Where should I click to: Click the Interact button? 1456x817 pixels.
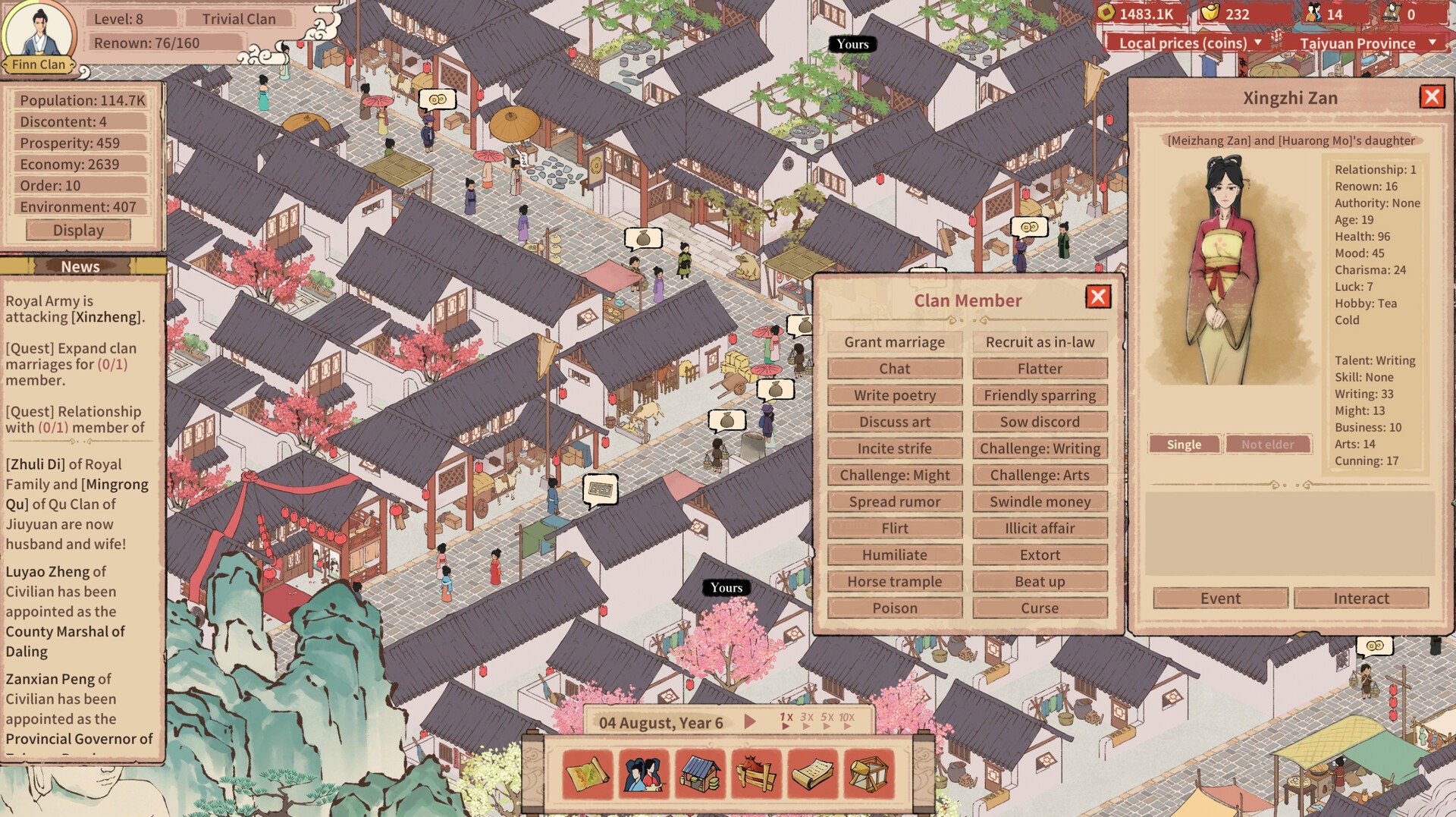[1361, 598]
